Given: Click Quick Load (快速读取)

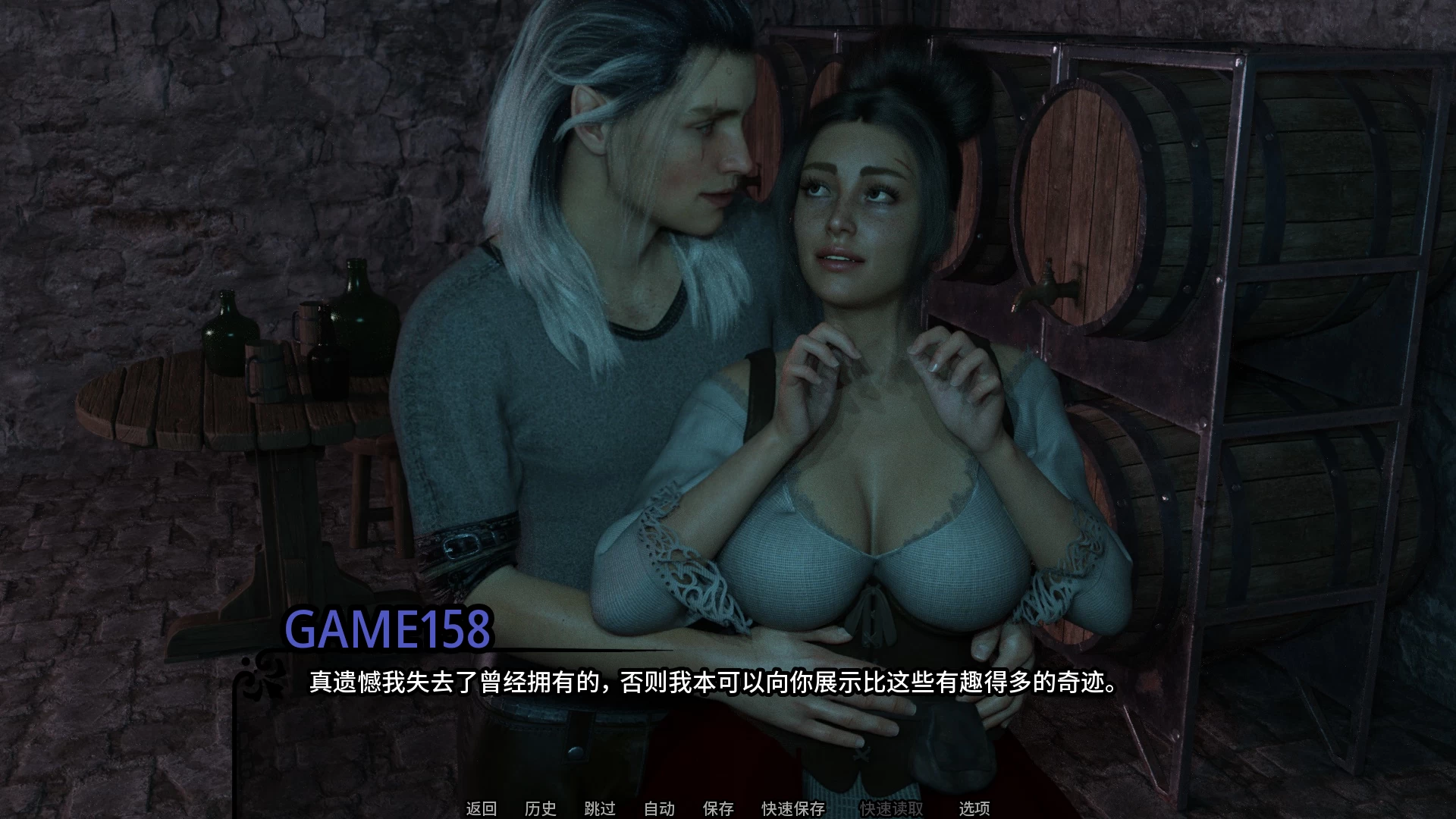Looking at the screenshot, I should pos(890,809).
